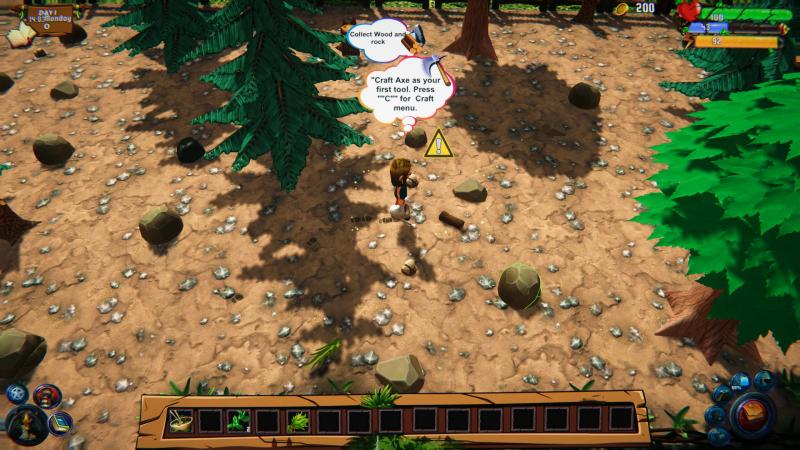Image resolution: width=800 pixels, height=450 pixels.
Task: Select the leafy plant hotbar slot
Action: click(x=240, y=420)
